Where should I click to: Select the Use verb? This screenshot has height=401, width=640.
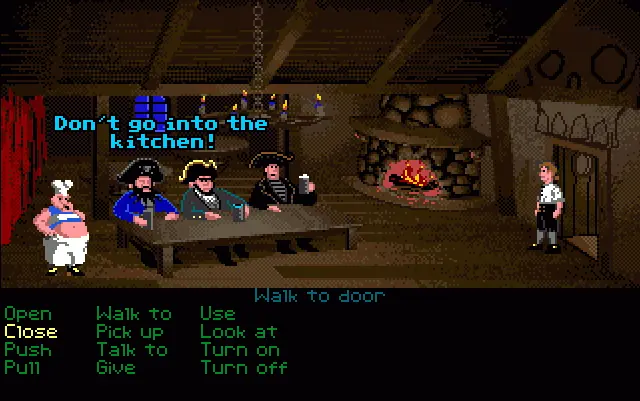[x=217, y=314]
